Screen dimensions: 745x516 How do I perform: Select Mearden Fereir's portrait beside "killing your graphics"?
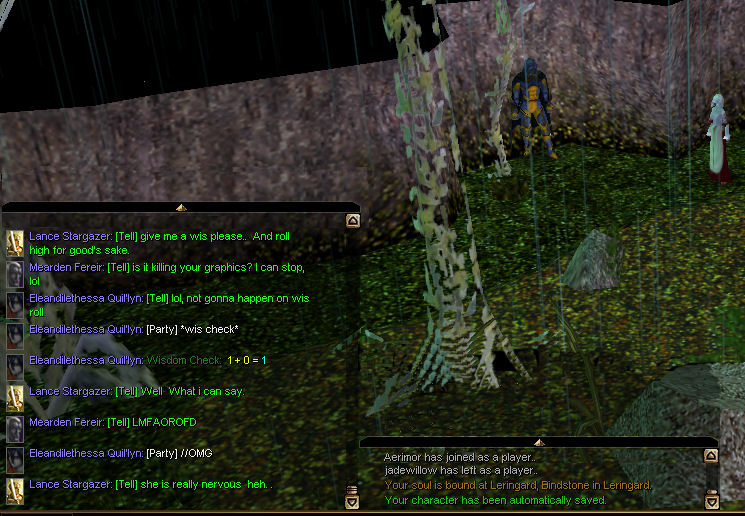[x=15, y=274]
